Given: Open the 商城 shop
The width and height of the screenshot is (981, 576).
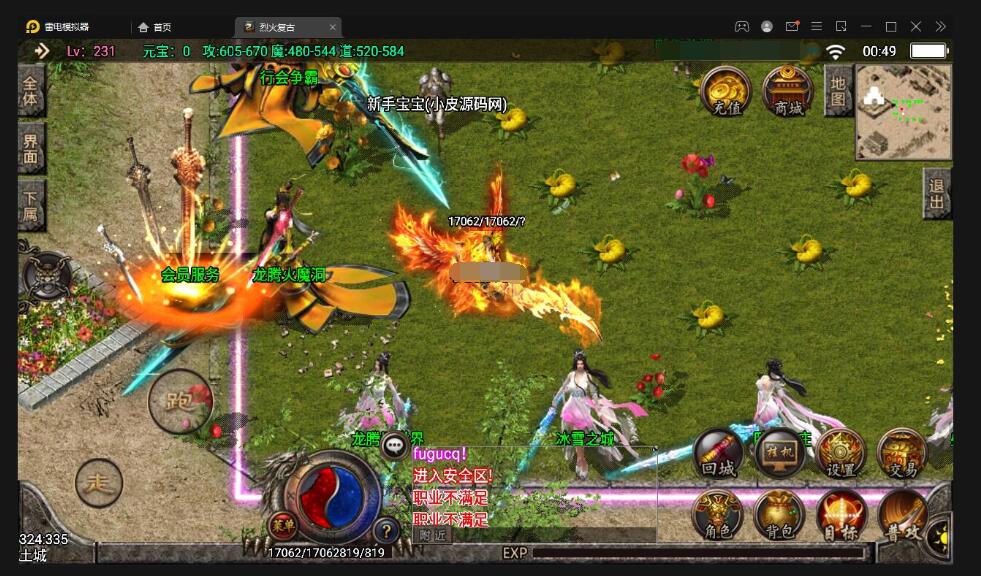Looking at the screenshot, I should click(788, 91).
